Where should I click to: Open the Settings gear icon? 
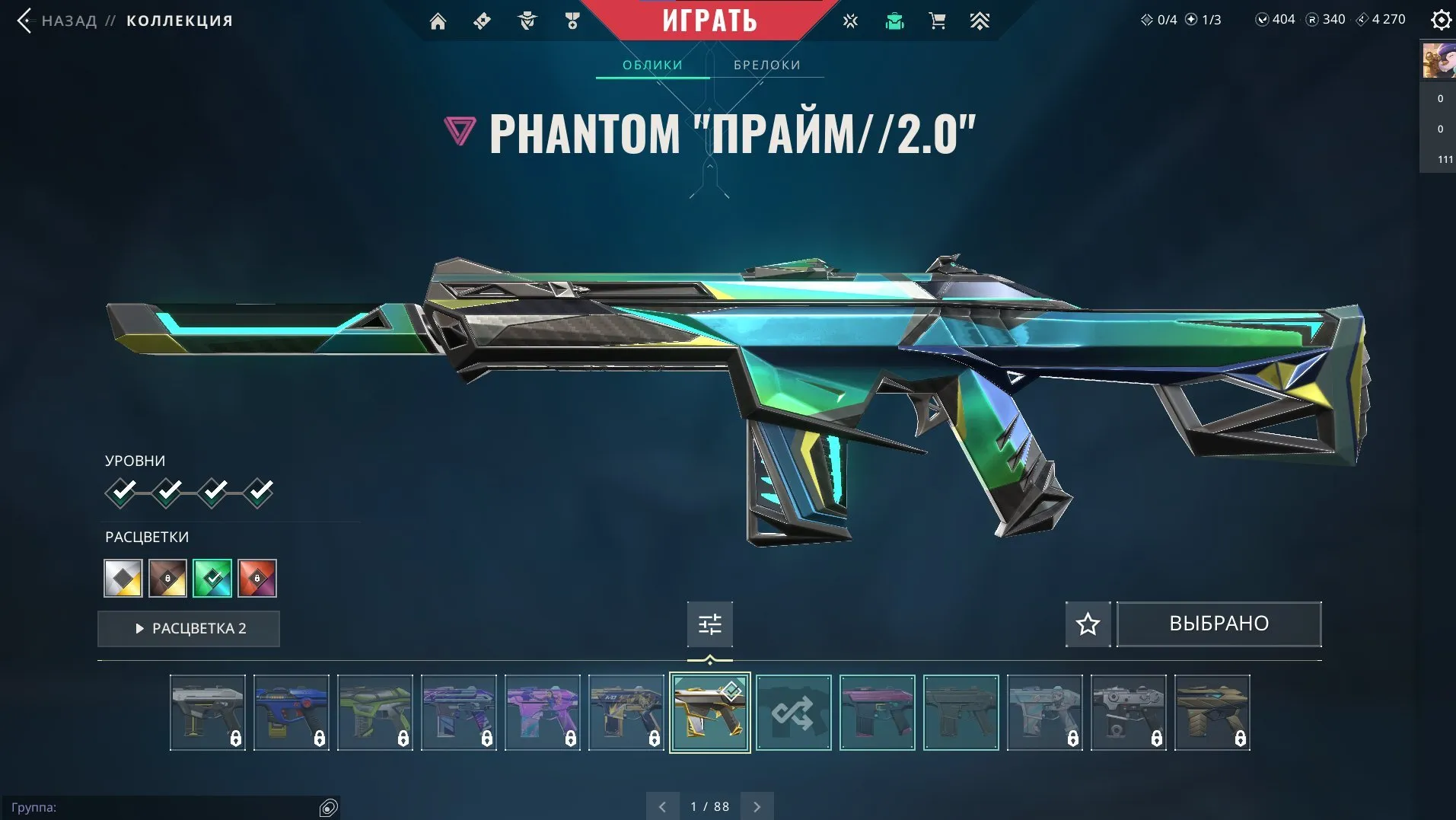coord(1439,21)
